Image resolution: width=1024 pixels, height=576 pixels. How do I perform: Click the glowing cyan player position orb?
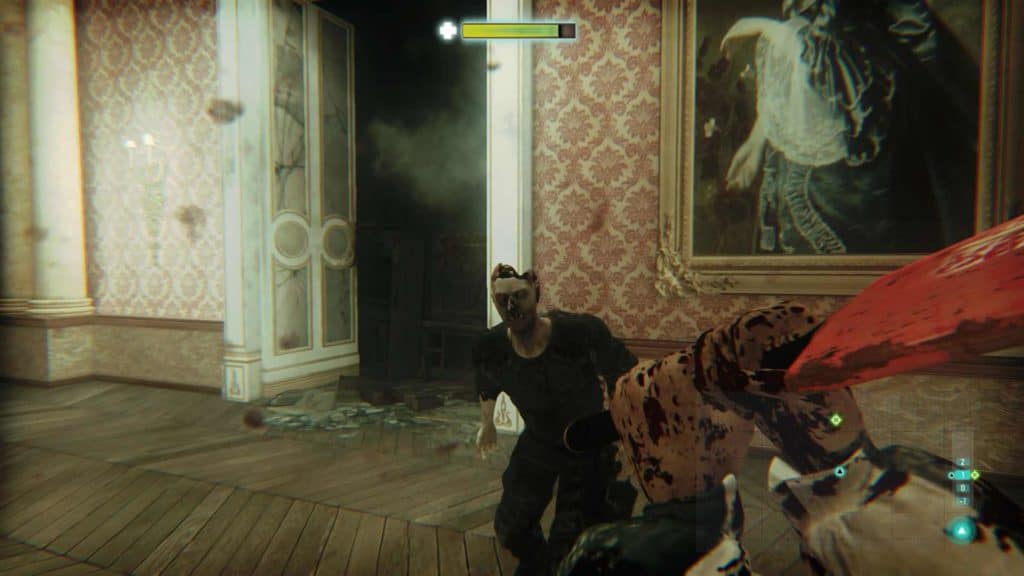962,531
